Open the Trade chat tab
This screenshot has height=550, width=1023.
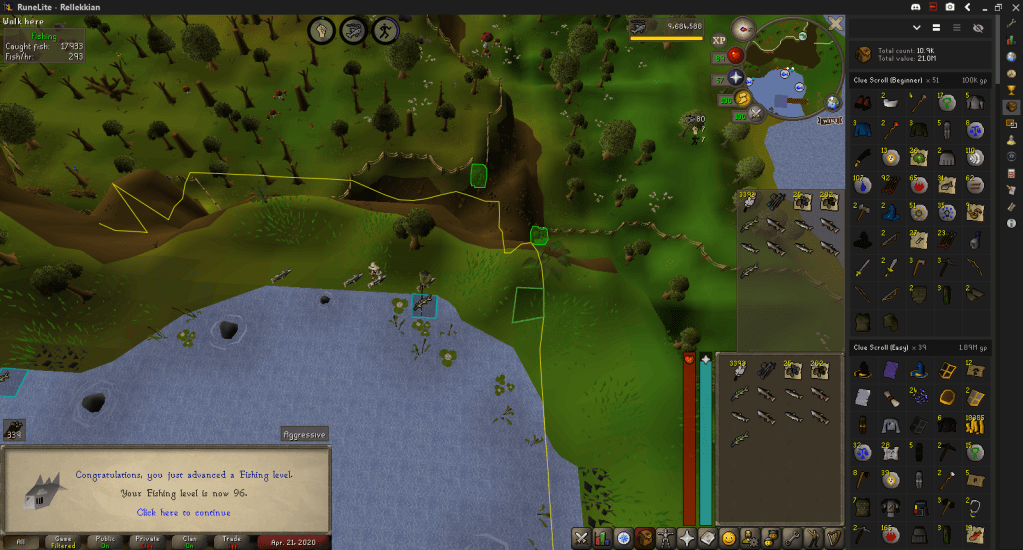pyautogui.click(x=231, y=541)
